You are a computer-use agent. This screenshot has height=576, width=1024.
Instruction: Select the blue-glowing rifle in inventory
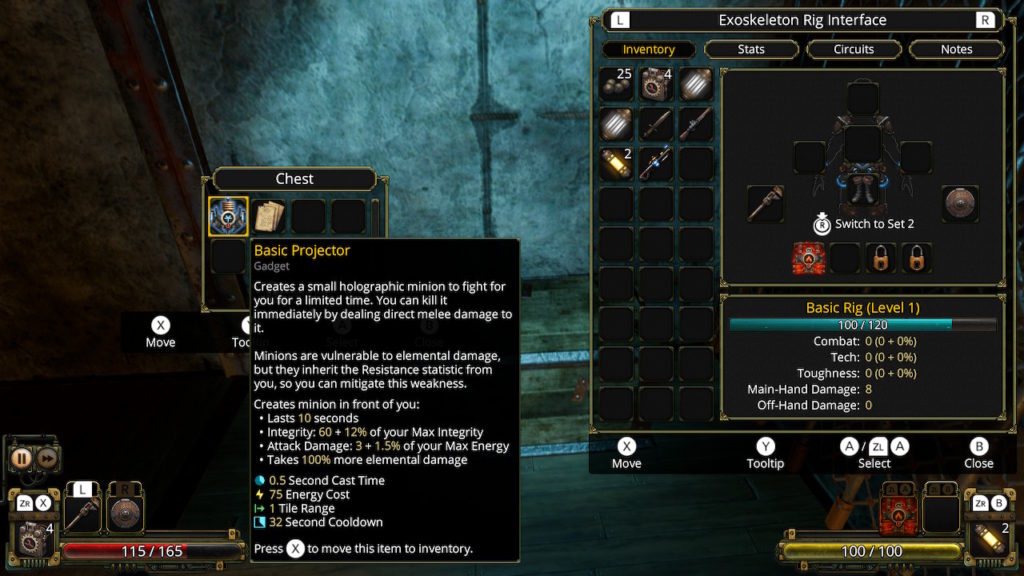pos(656,163)
